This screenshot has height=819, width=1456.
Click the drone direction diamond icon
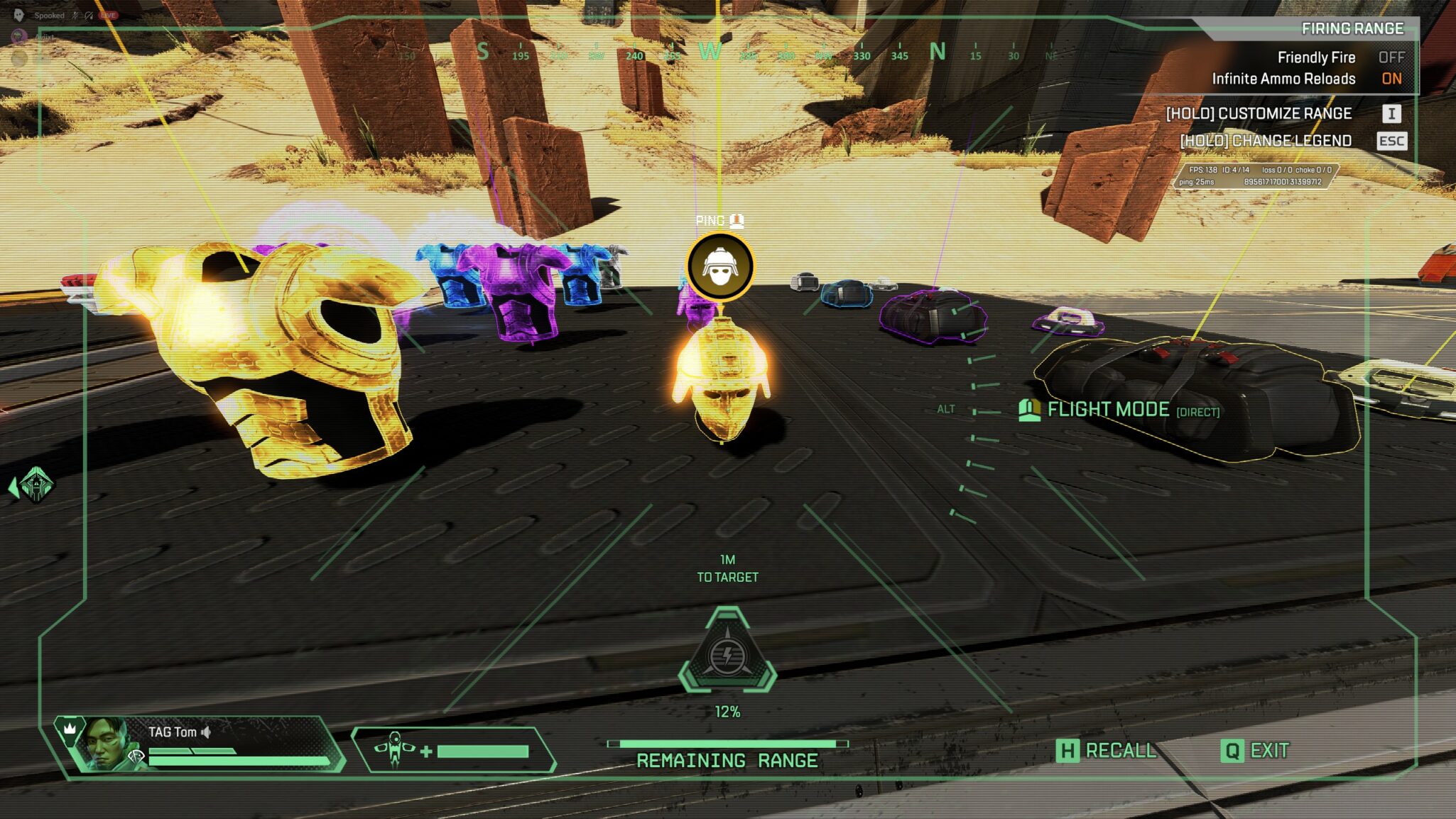(x=33, y=486)
